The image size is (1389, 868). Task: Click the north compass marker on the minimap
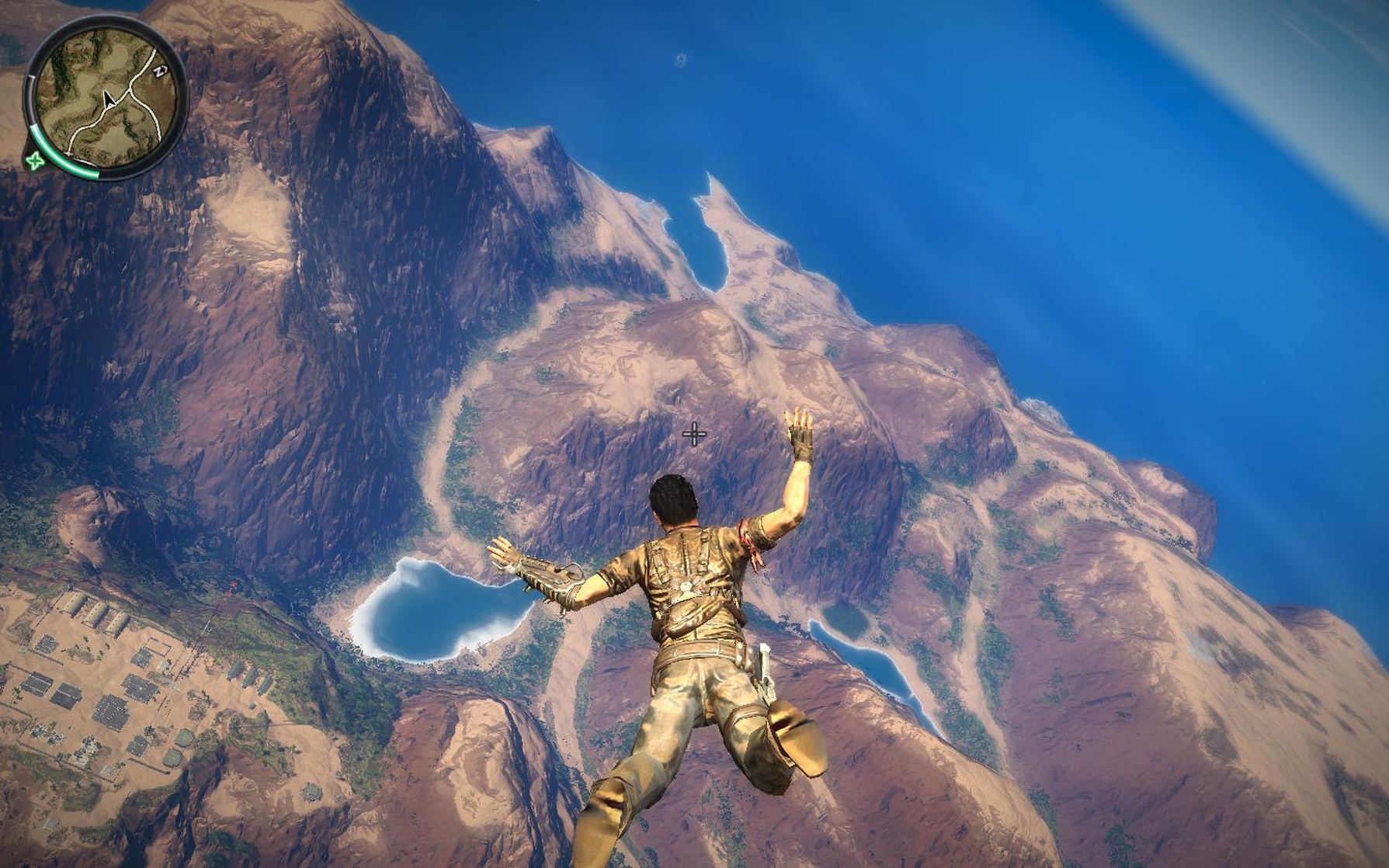coord(161,72)
